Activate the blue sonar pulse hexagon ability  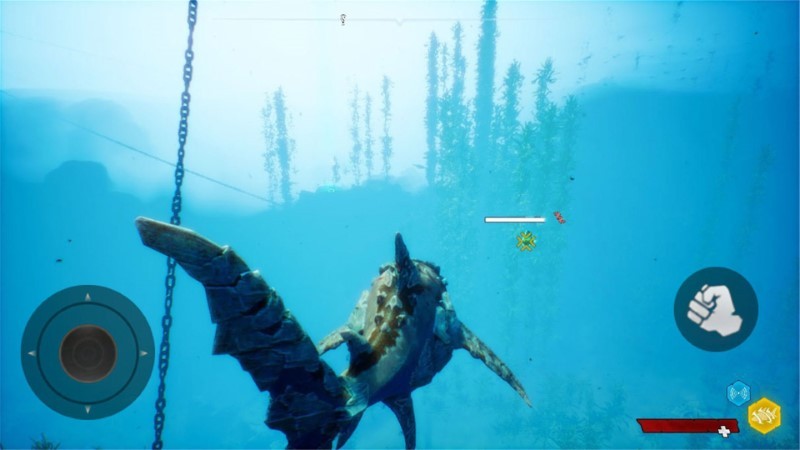point(738,393)
